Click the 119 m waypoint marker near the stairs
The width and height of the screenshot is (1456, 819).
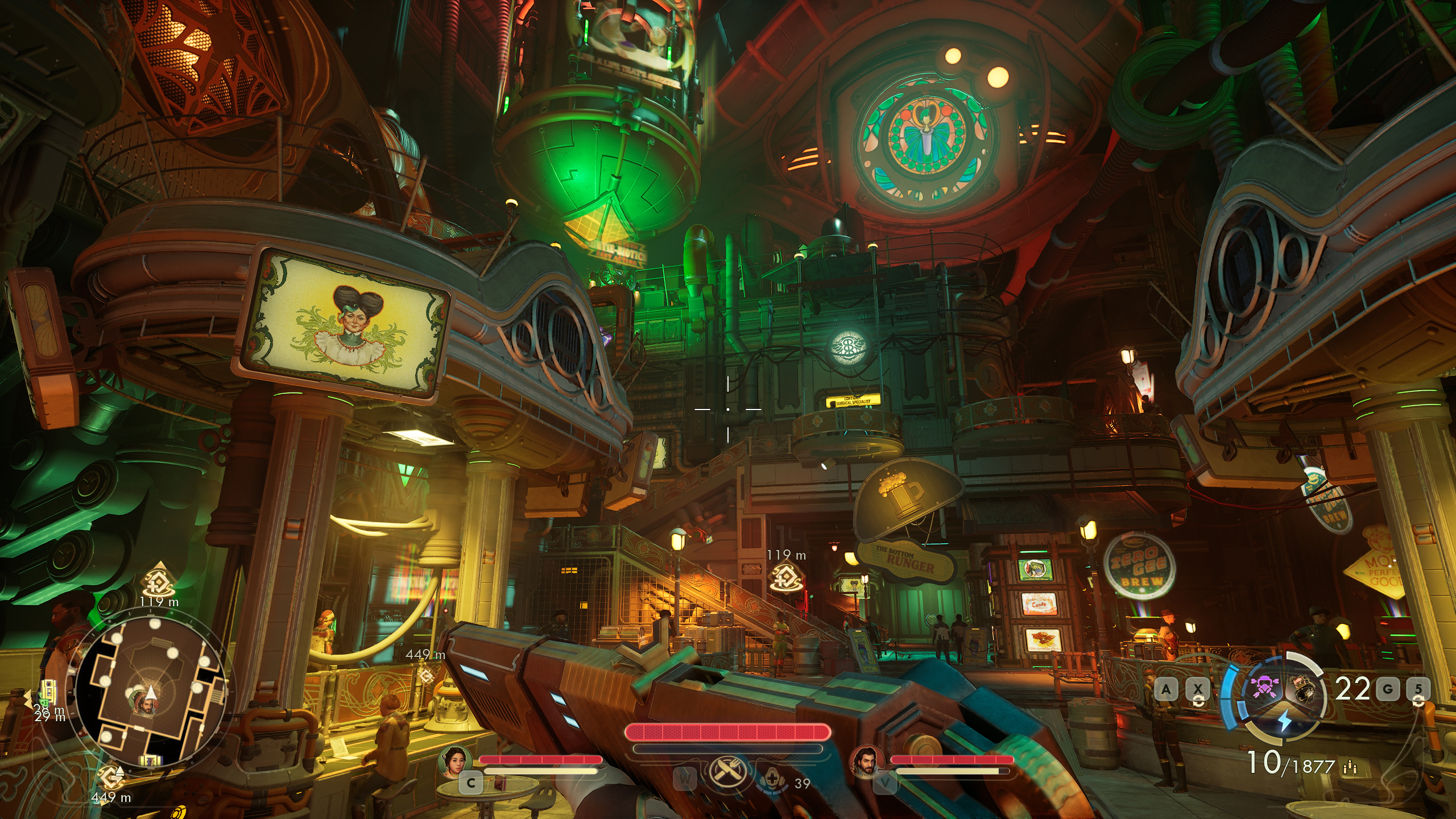click(785, 577)
